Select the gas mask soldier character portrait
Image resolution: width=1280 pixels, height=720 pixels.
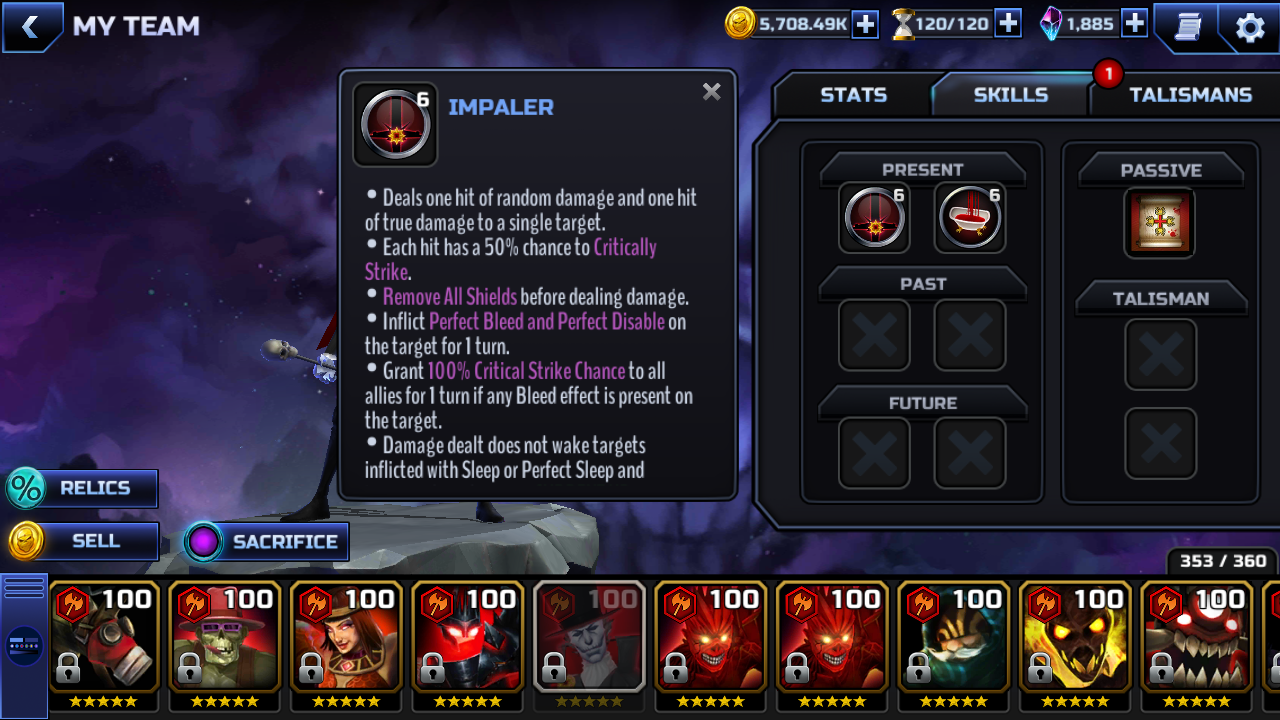pyautogui.click(x=104, y=637)
